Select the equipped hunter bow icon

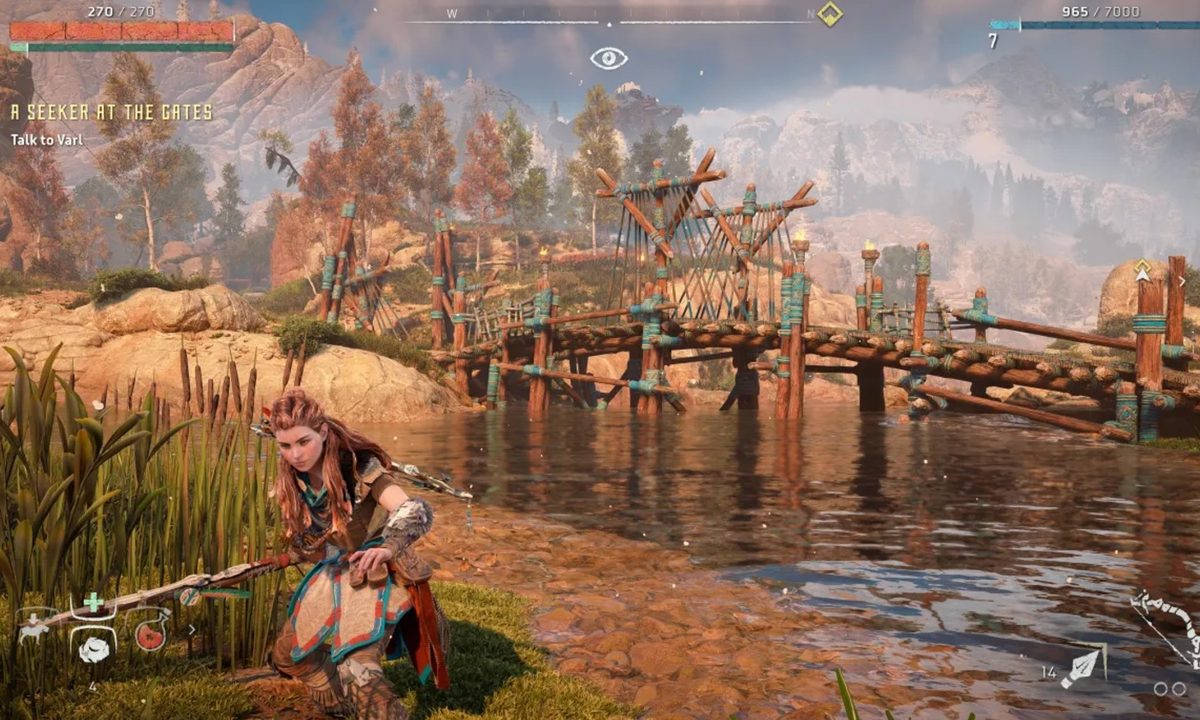coord(1168,626)
